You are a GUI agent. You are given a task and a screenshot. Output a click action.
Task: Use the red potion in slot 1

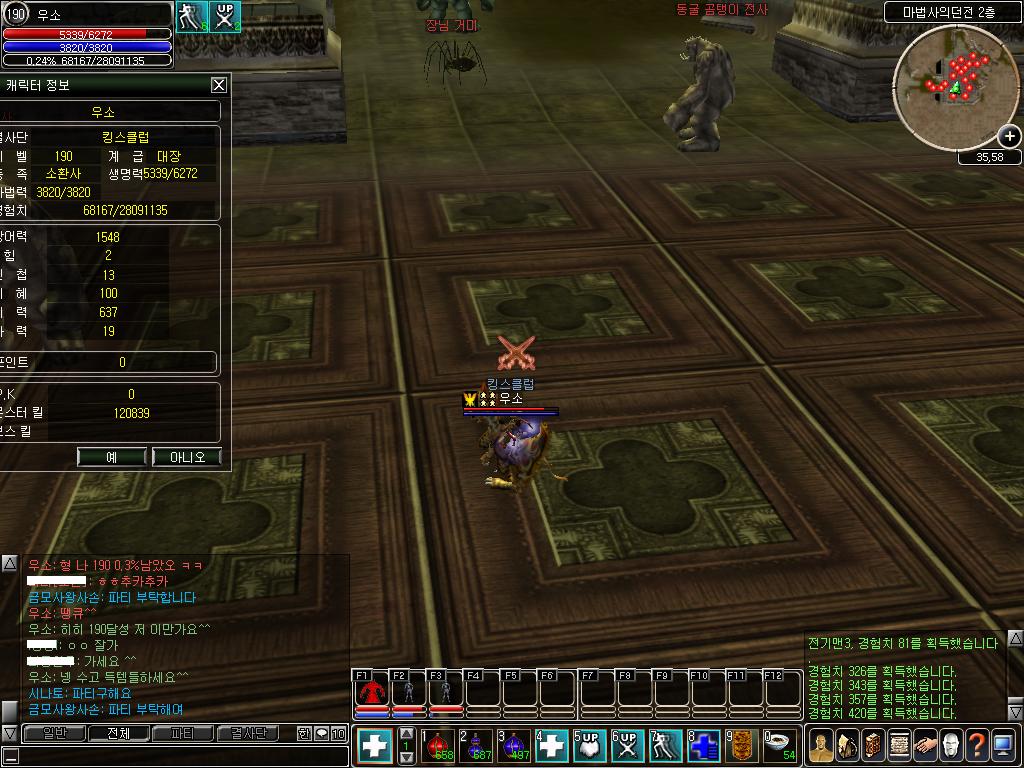[x=438, y=745]
